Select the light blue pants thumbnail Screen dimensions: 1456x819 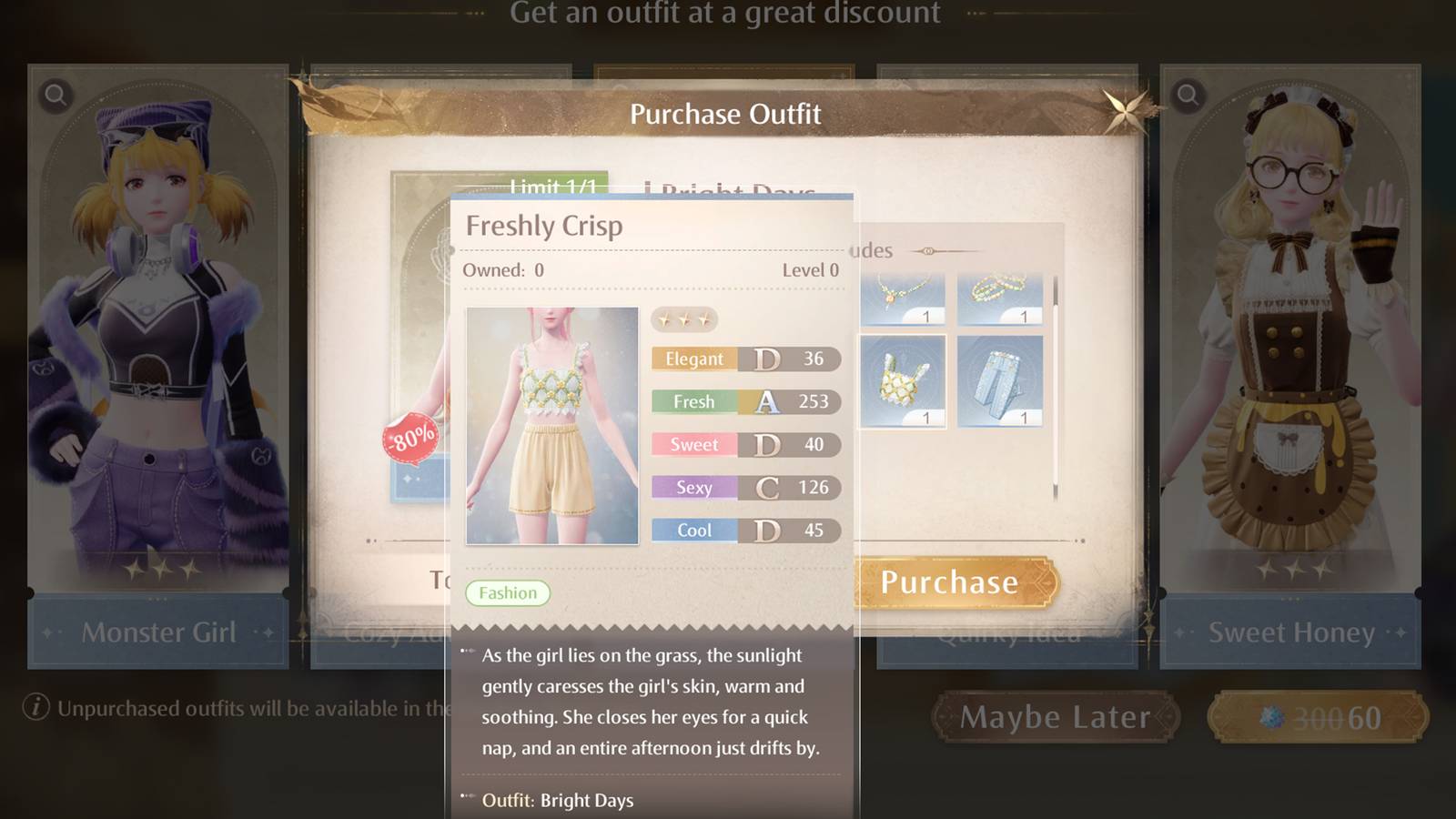(x=1001, y=382)
